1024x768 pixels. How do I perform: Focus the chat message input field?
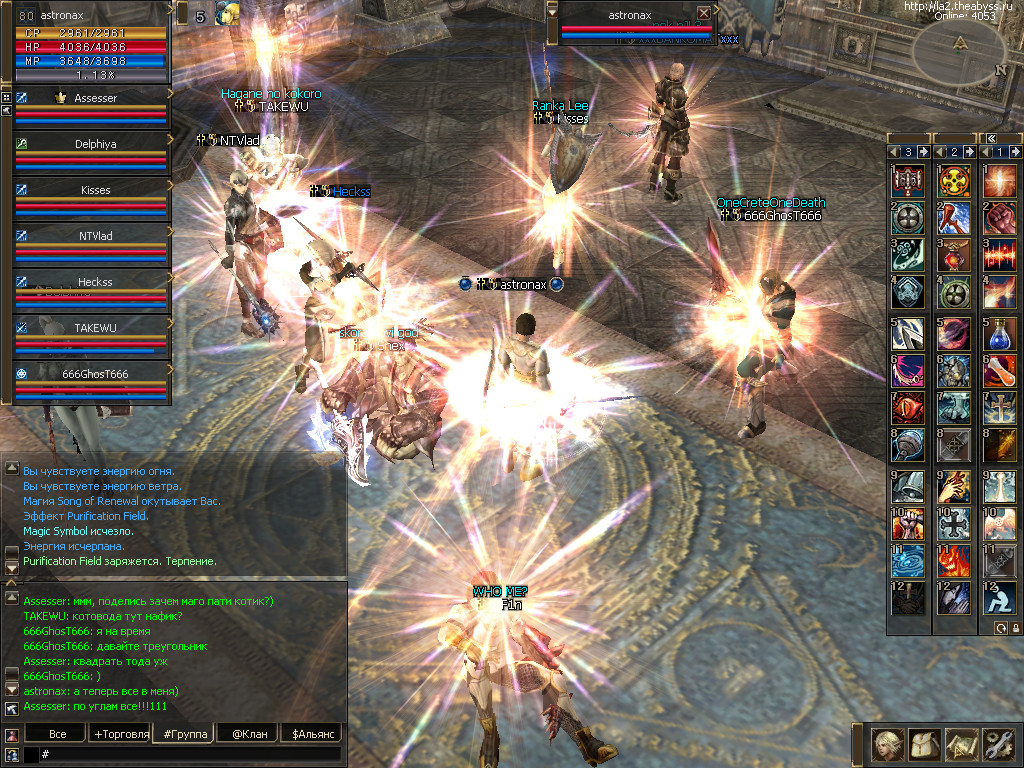[x=190, y=753]
